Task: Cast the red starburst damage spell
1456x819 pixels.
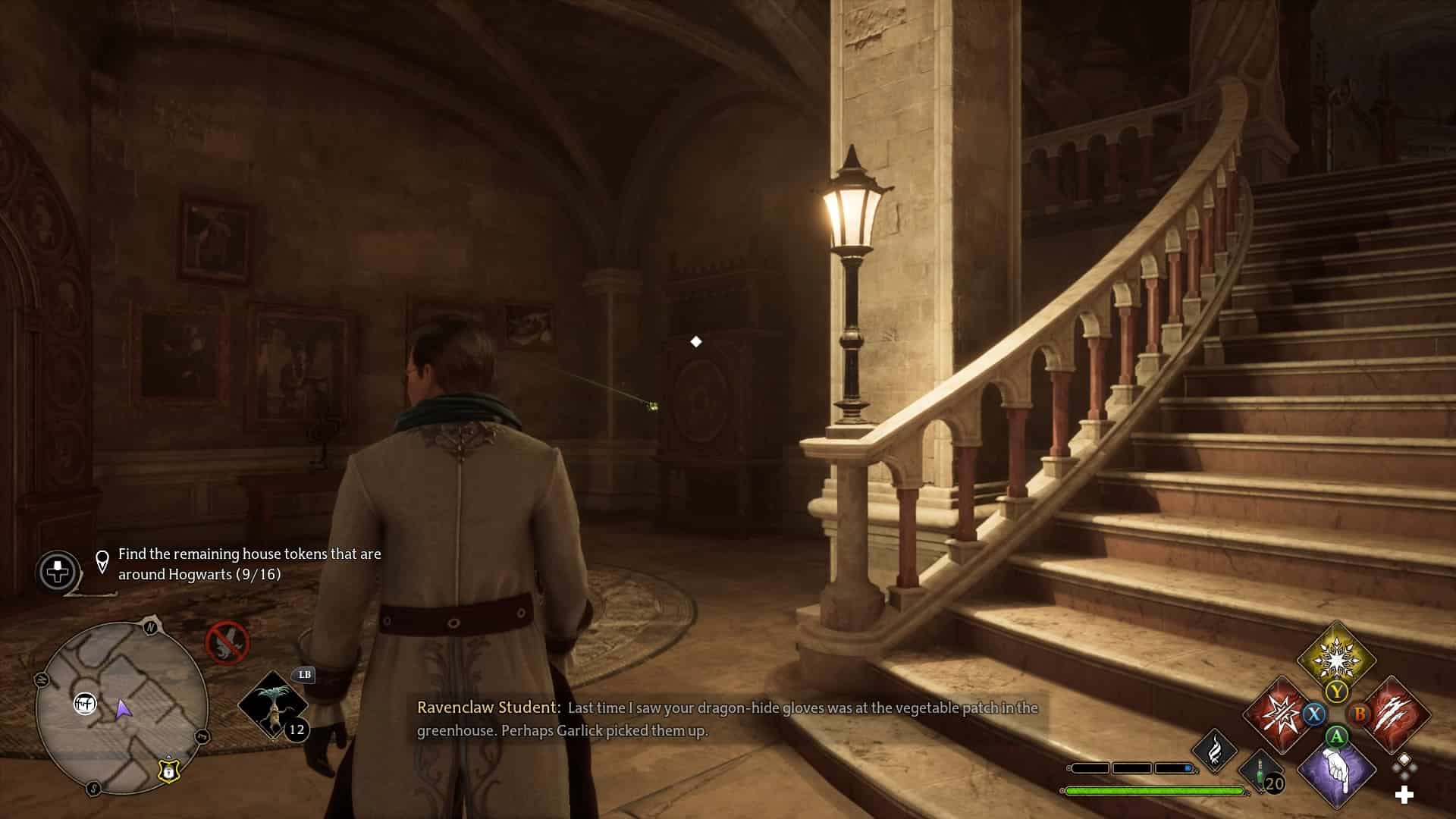Action: tap(1279, 714)
